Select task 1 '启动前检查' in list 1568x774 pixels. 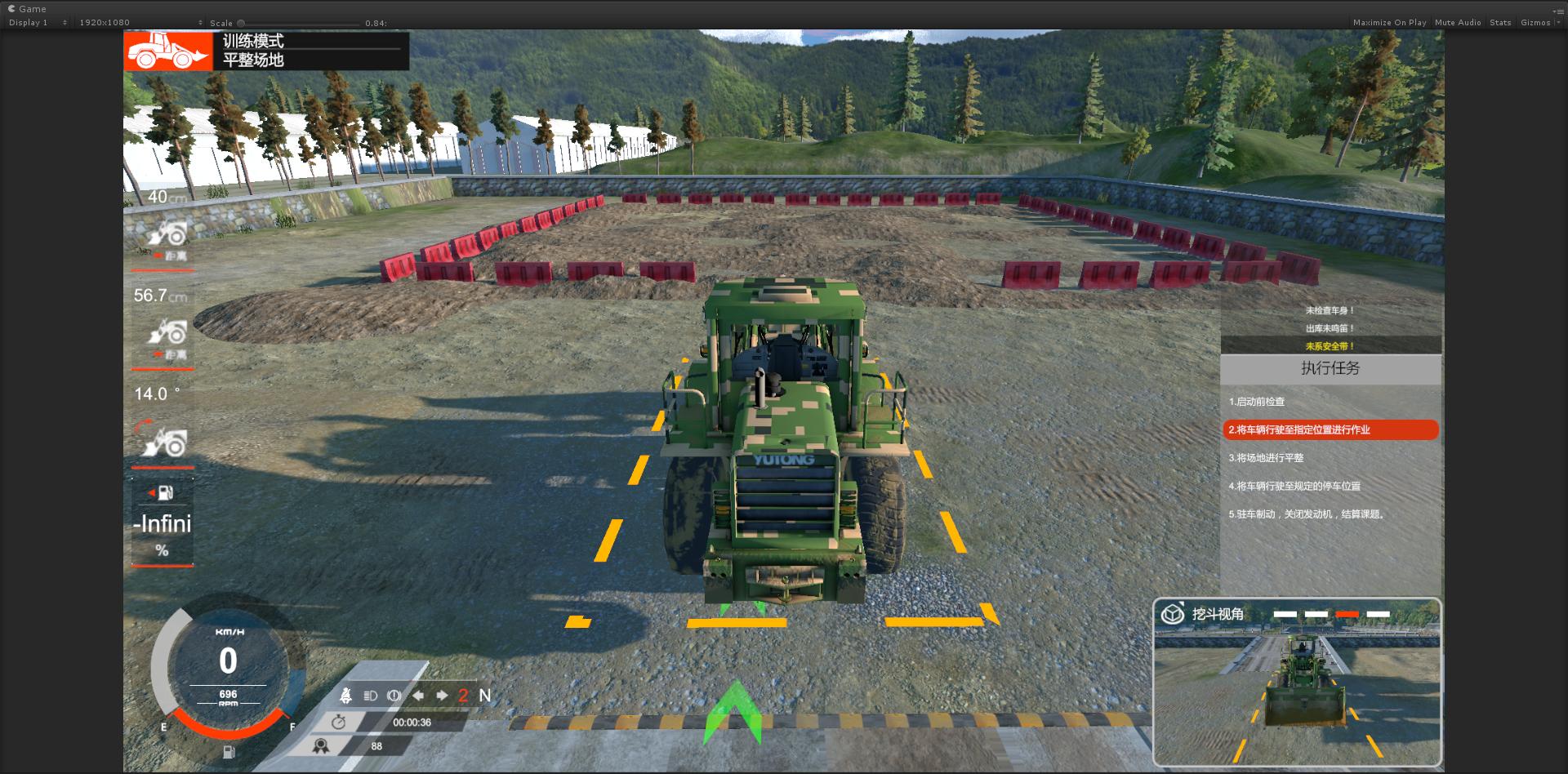[1257, 402]
